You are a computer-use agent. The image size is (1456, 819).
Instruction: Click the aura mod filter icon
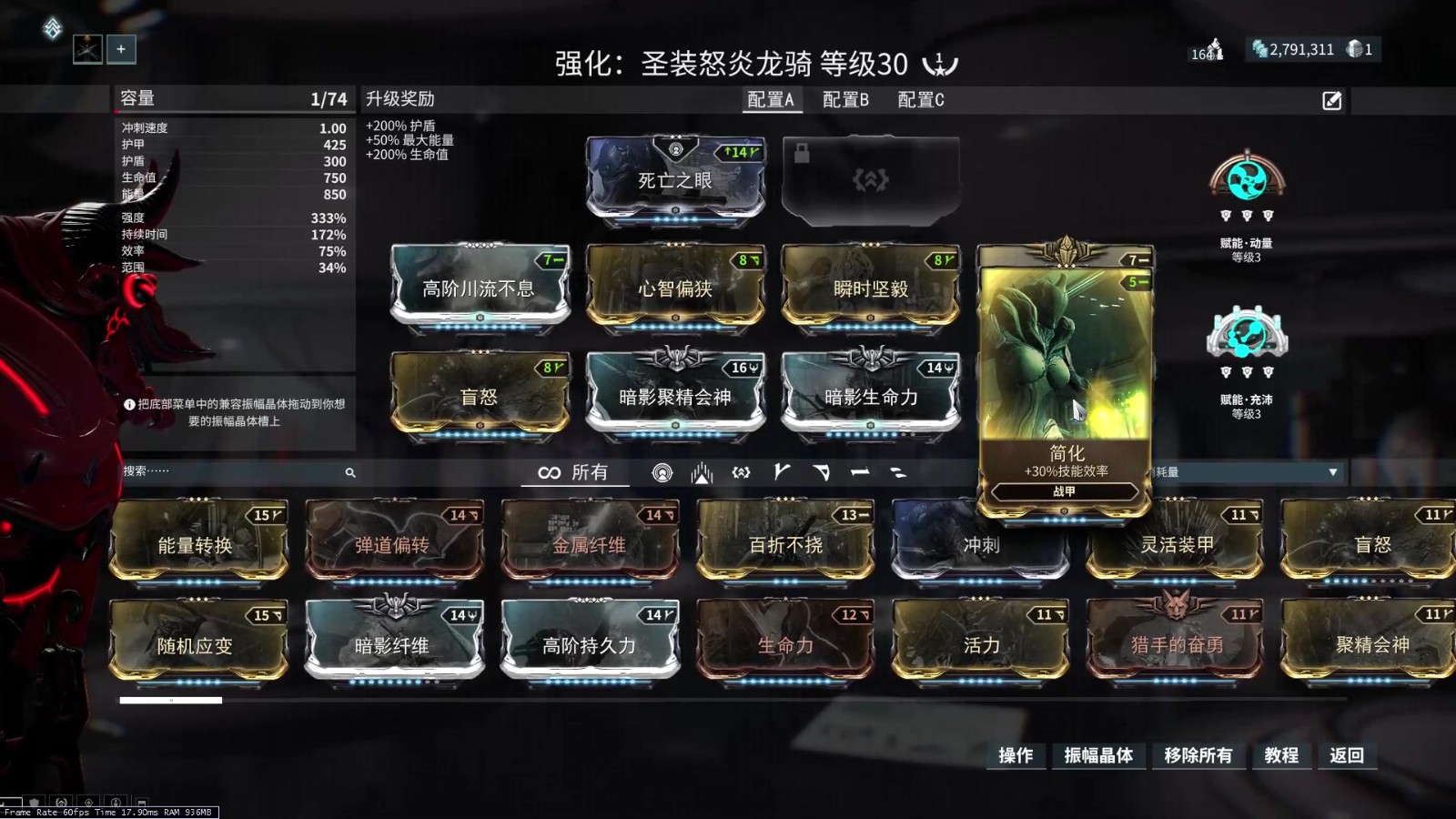(701, 474)
